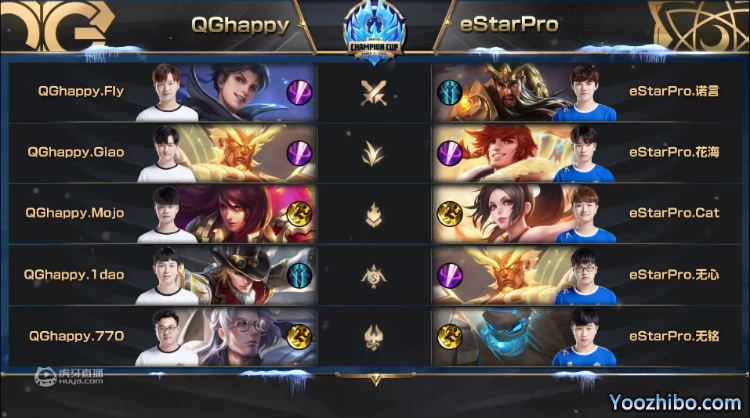Open the eStarPro team name header
Viewport: 750px width, 418px height.
point(510,24)
